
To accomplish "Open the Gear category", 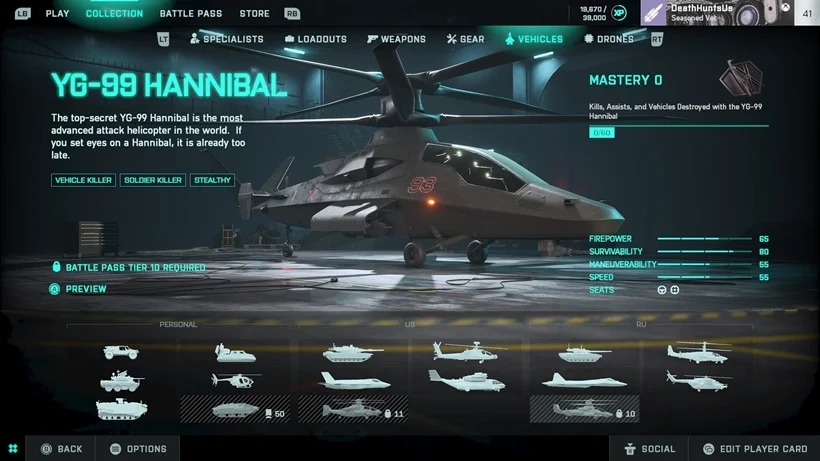I will pyautogui.click(x=465, y=39).
